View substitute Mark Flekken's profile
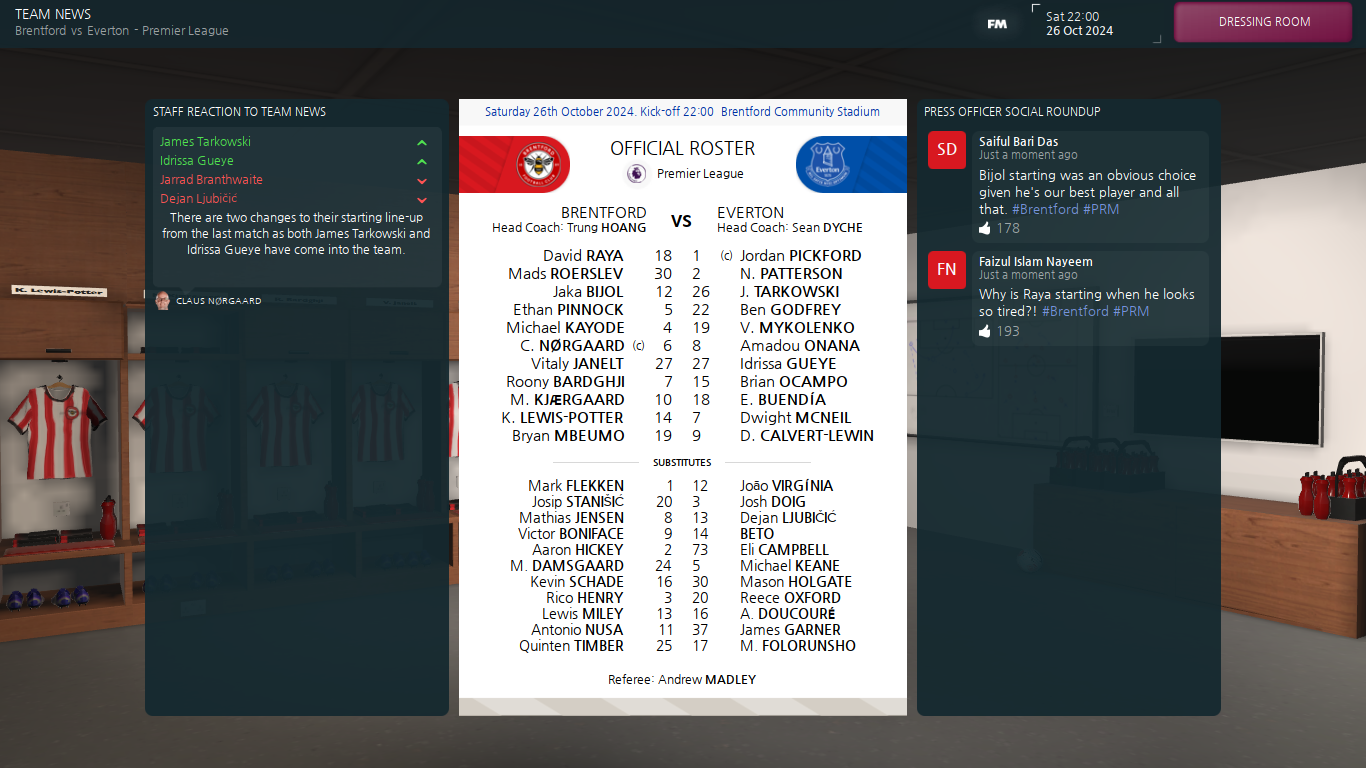1366x768 pixels. pos(575,486)
